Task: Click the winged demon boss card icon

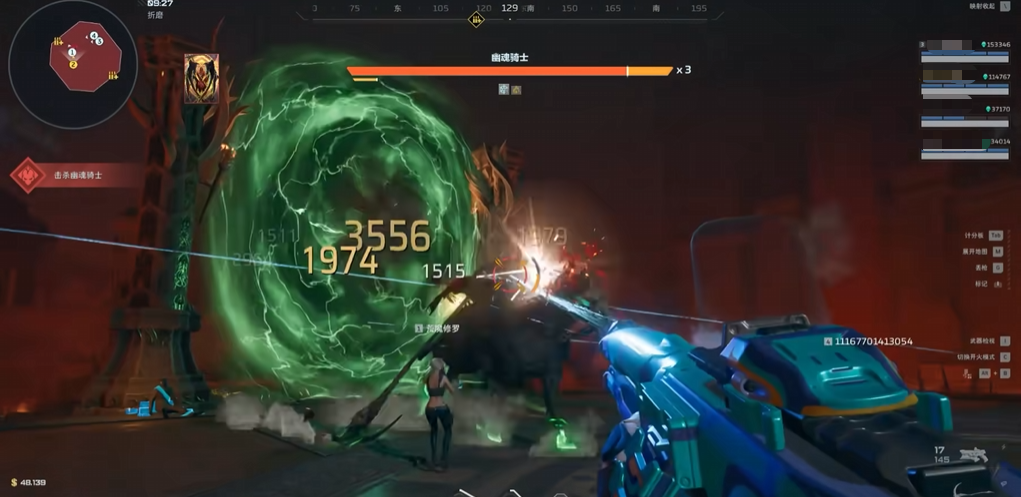Action: click(x=201, y=78)
